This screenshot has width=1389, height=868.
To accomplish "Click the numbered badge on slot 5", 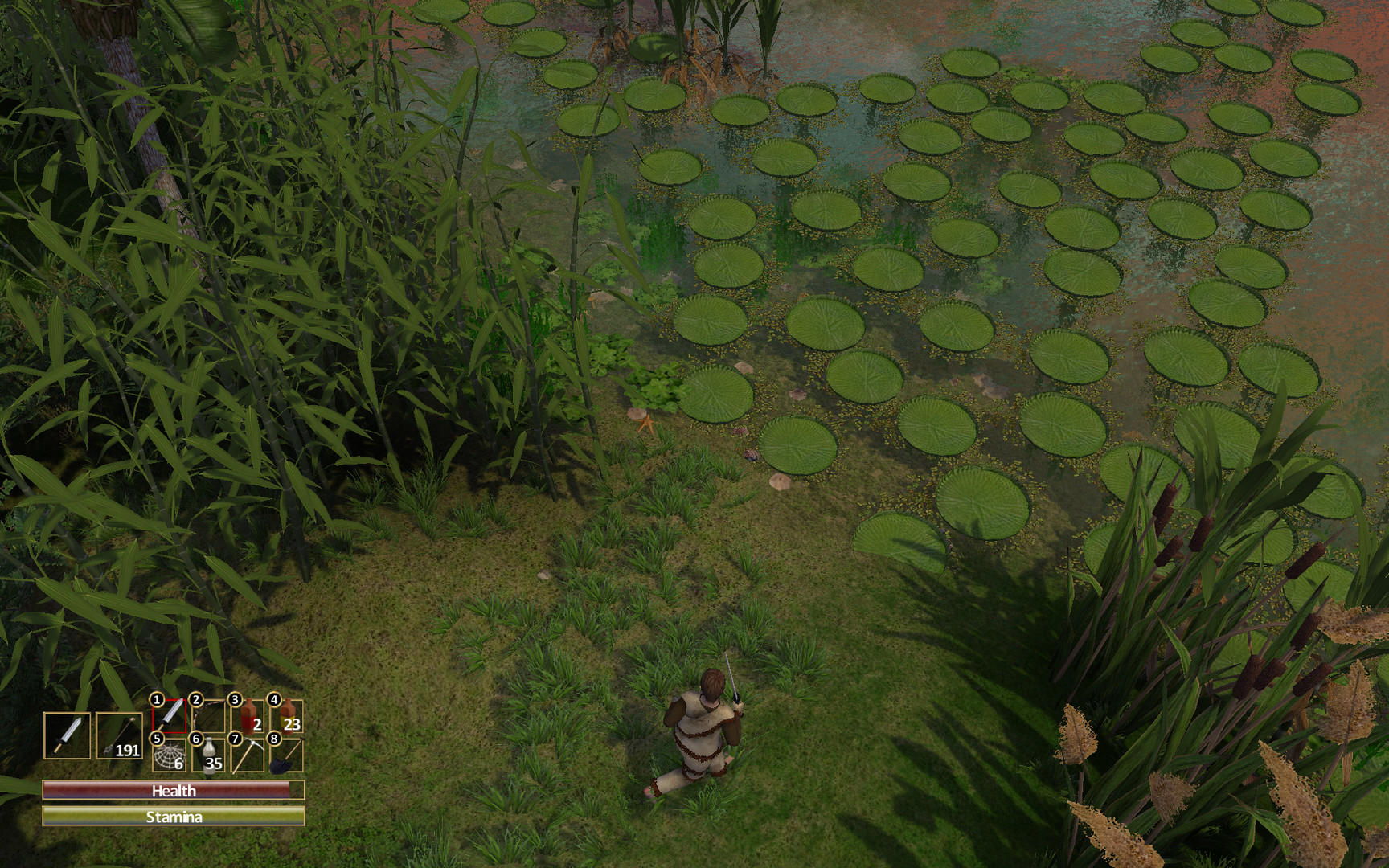I will pyautogui.click(x=158, y=739).
